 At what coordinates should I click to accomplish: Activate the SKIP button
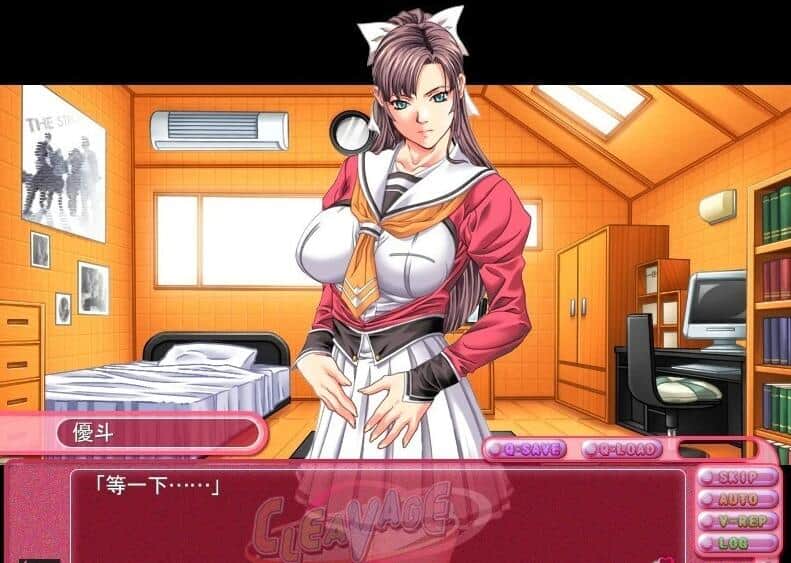coord(738,478)
